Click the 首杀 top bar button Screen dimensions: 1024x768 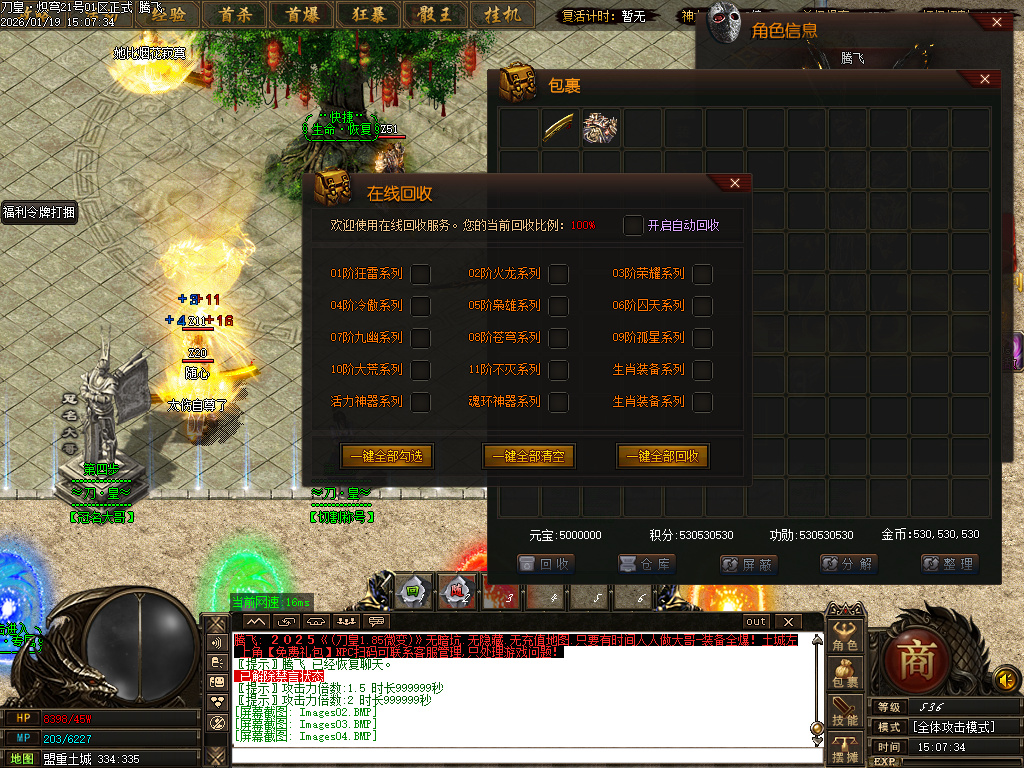click(x=236, y=14)
